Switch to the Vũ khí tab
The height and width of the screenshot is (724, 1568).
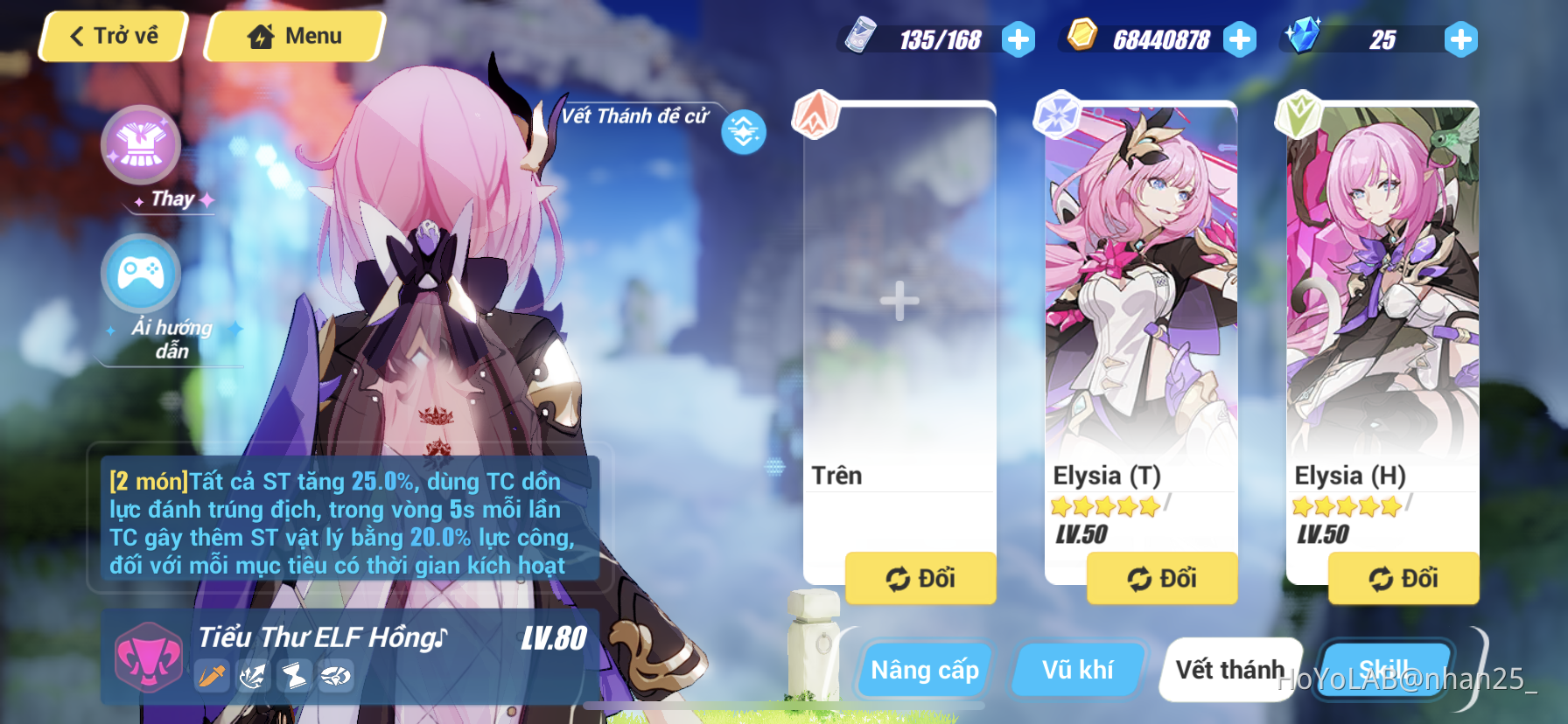[x=1078, y=669]
